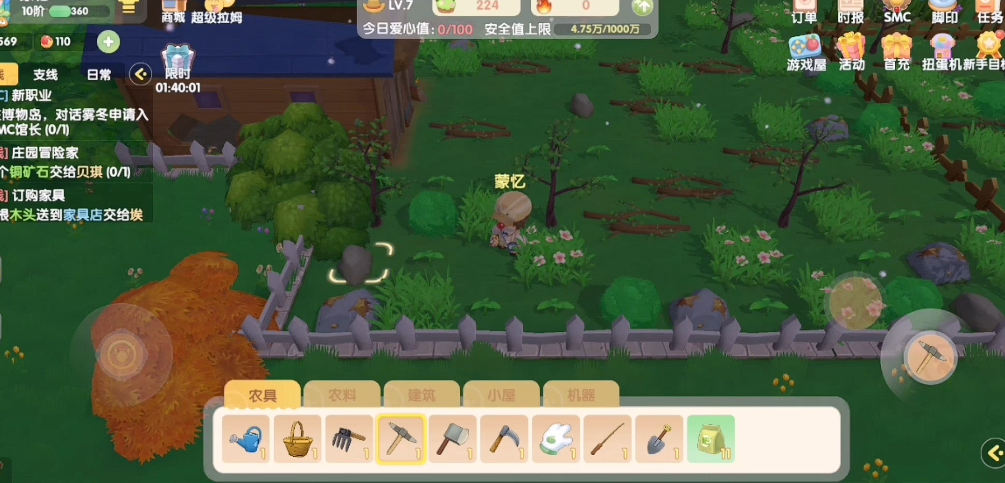Claim the 限时 limited-time gift box
This screenshot has width=1005, height=483.
point(177,62)
